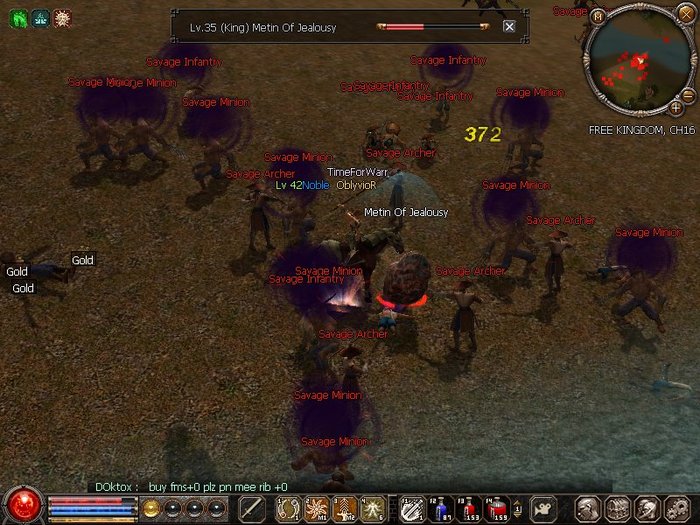
Task: Close the Metin Of Jealousy target bar
Action: [x=509, y=27]
